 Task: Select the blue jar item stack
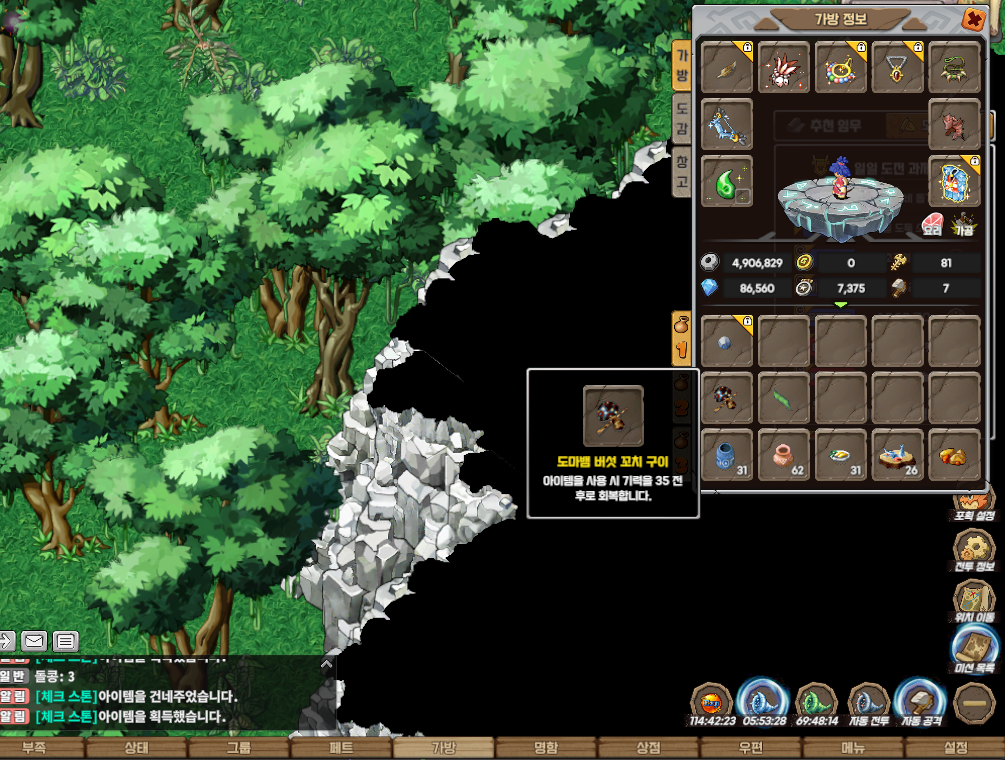[x=727, y=455]
